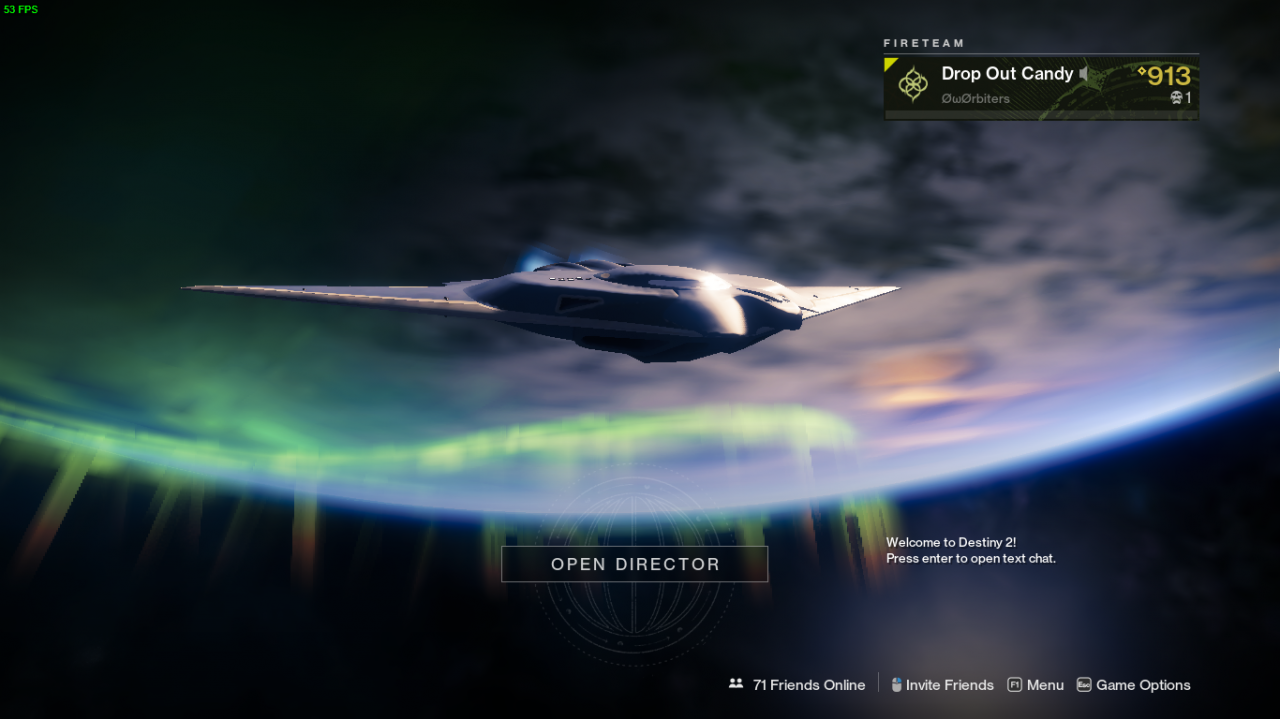Invite Friends to the fireteam

point(942,685)
